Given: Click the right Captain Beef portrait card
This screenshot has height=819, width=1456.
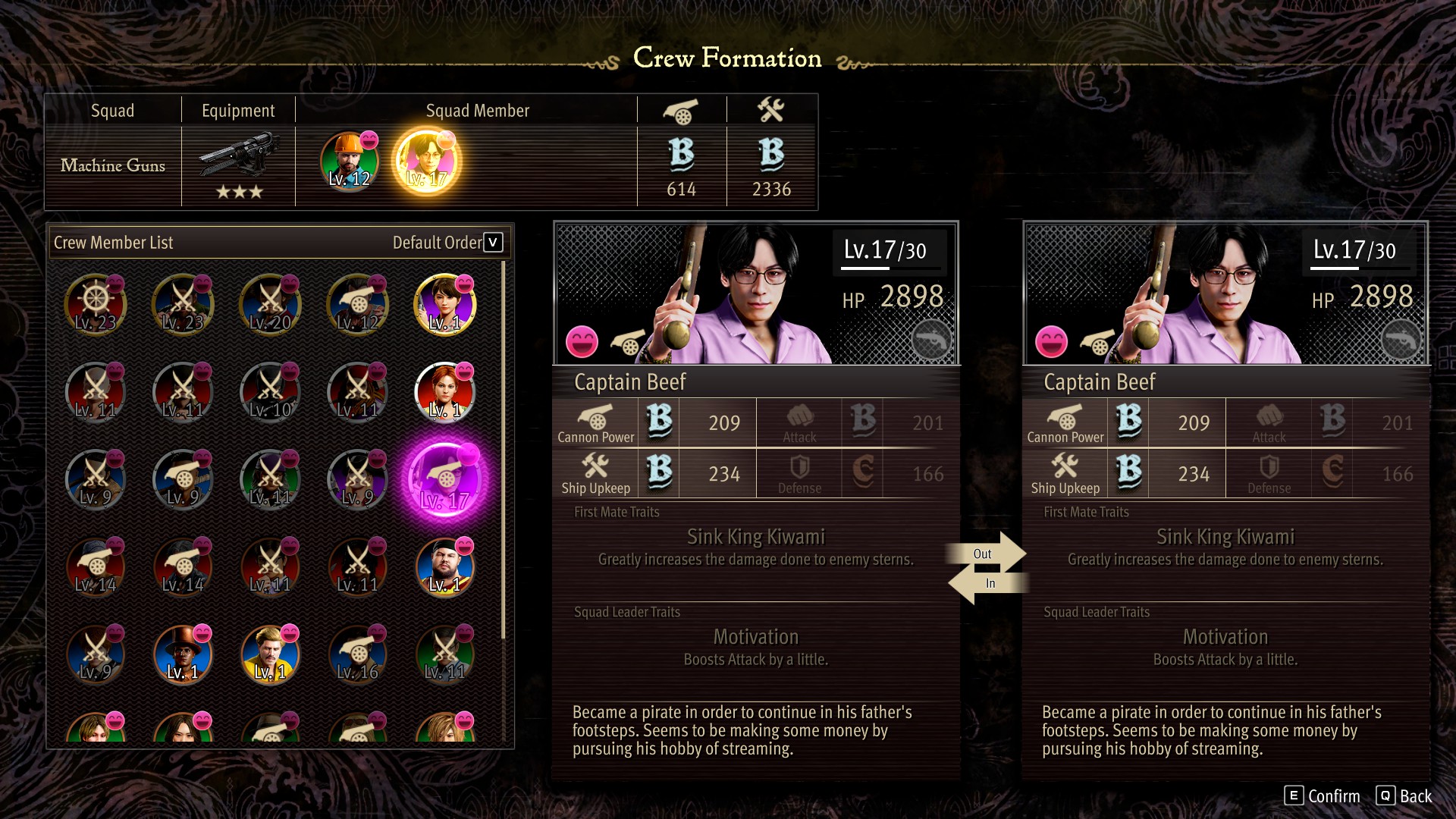Looking at the screenshot, I should click(1225, 293).
